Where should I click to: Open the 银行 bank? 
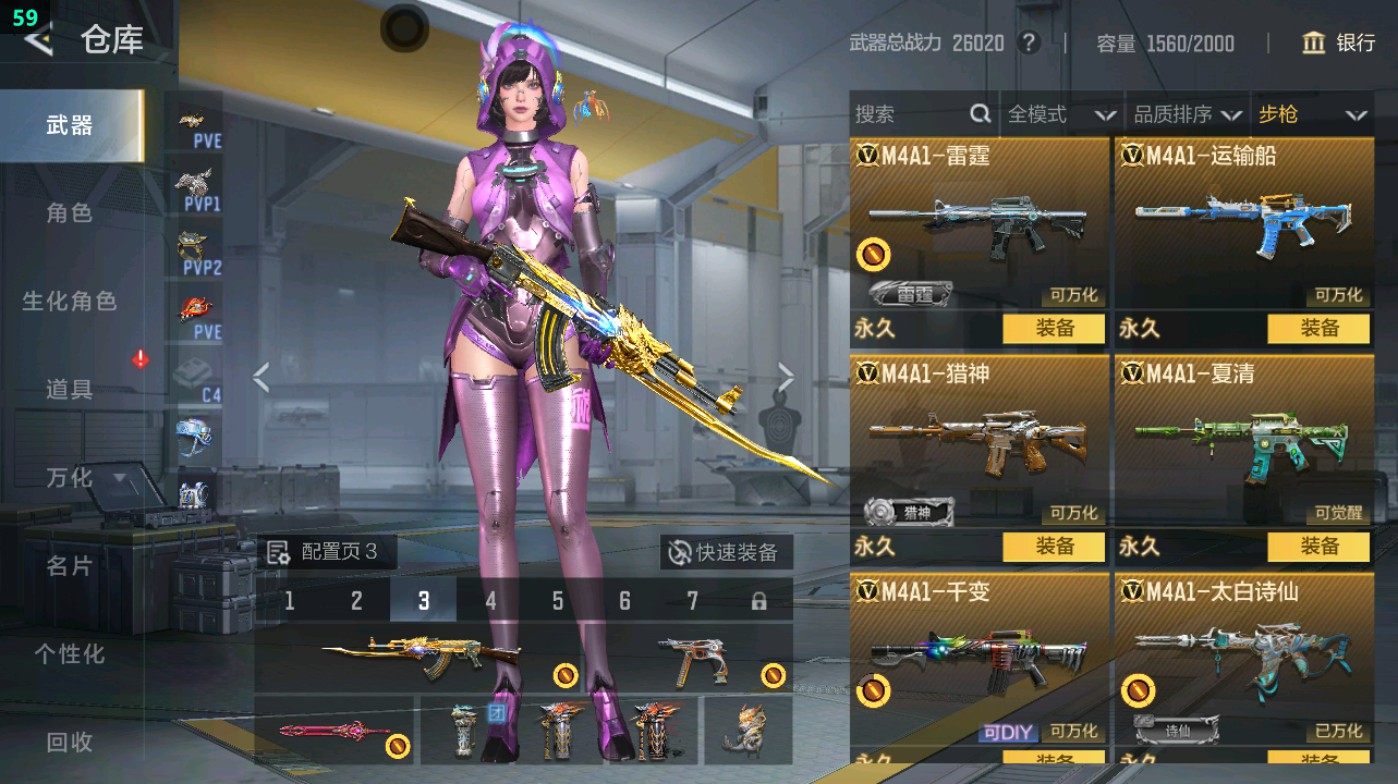click(x=1339, y=43)
